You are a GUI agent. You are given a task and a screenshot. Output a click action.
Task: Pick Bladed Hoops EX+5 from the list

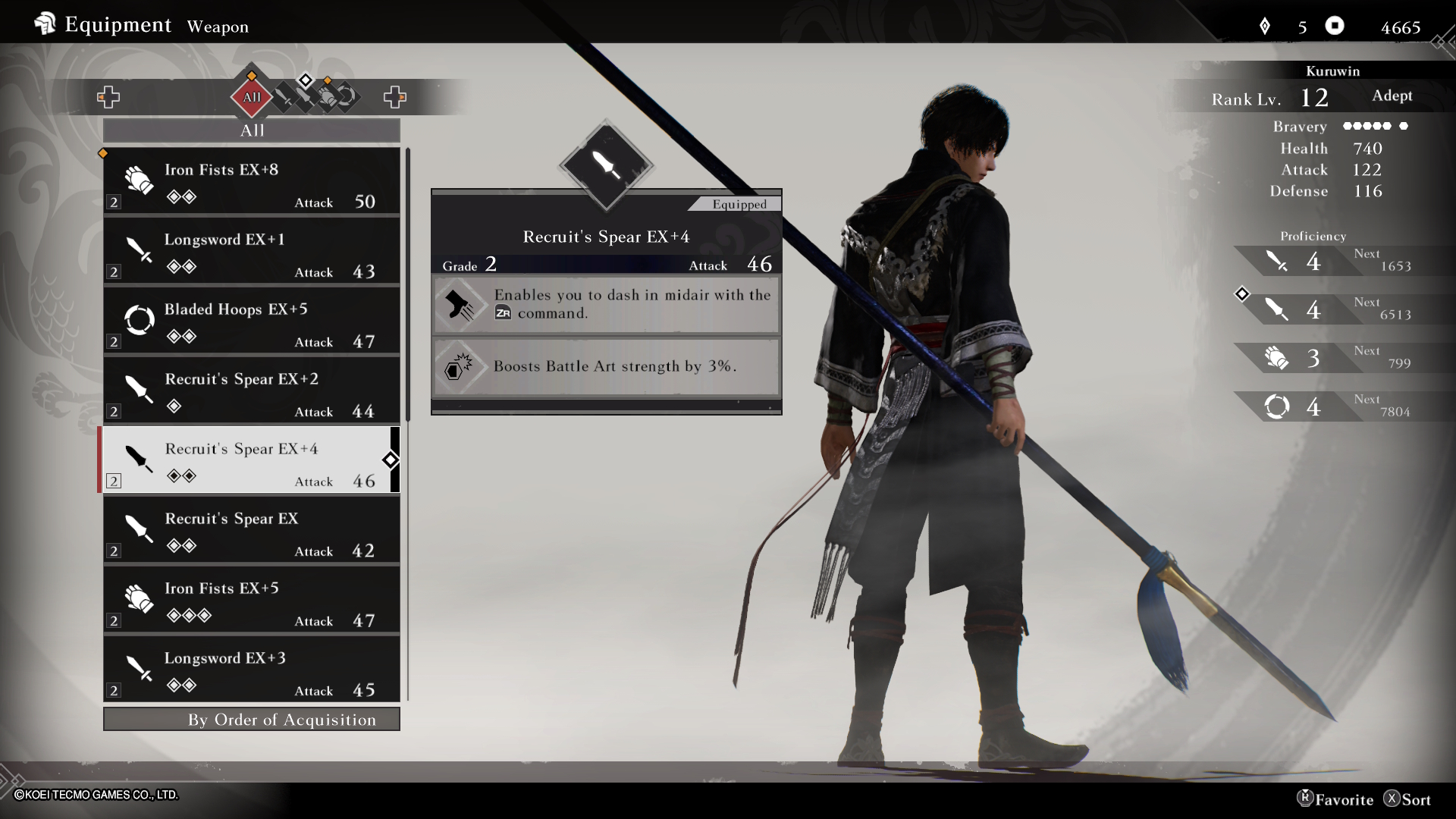pyautogui.click(x=251, y=322)
